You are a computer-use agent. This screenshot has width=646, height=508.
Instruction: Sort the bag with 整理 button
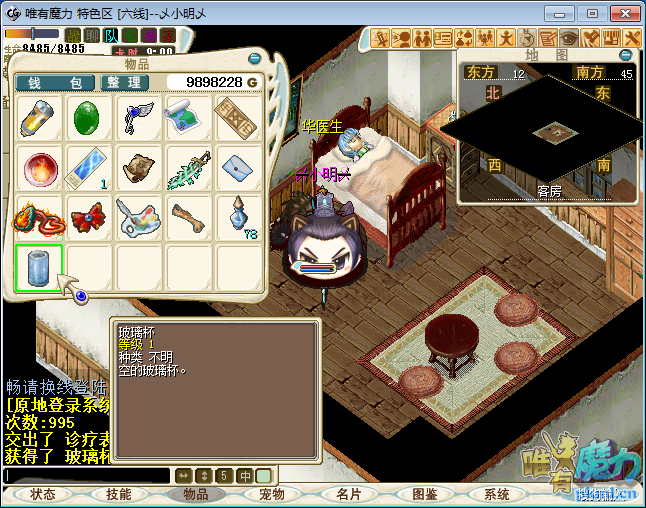coord(125,82)
